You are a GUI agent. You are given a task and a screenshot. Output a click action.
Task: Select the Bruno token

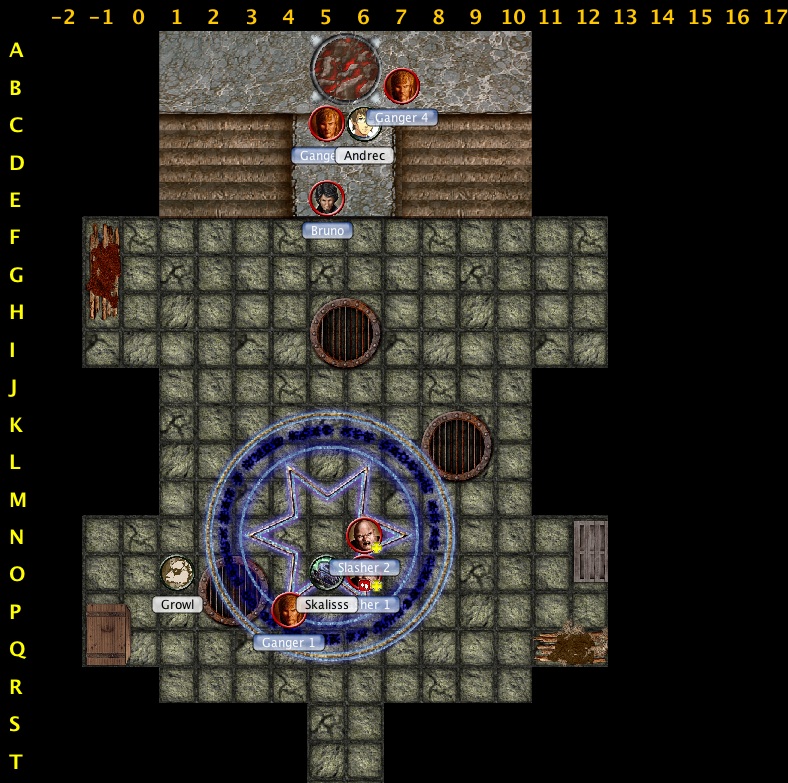[326, 199]
